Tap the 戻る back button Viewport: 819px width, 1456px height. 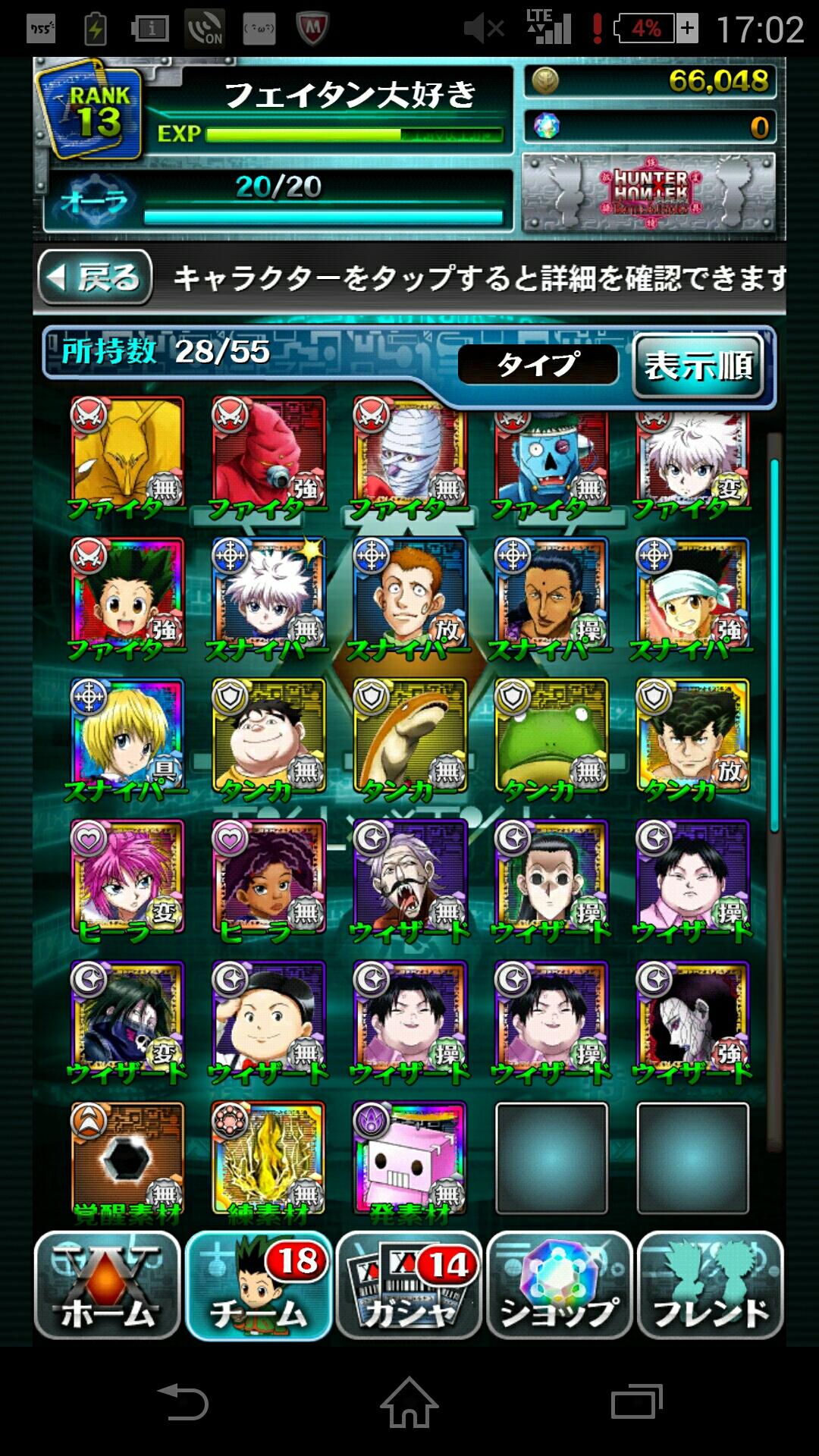pyautogui.click(x=96, y=278)
